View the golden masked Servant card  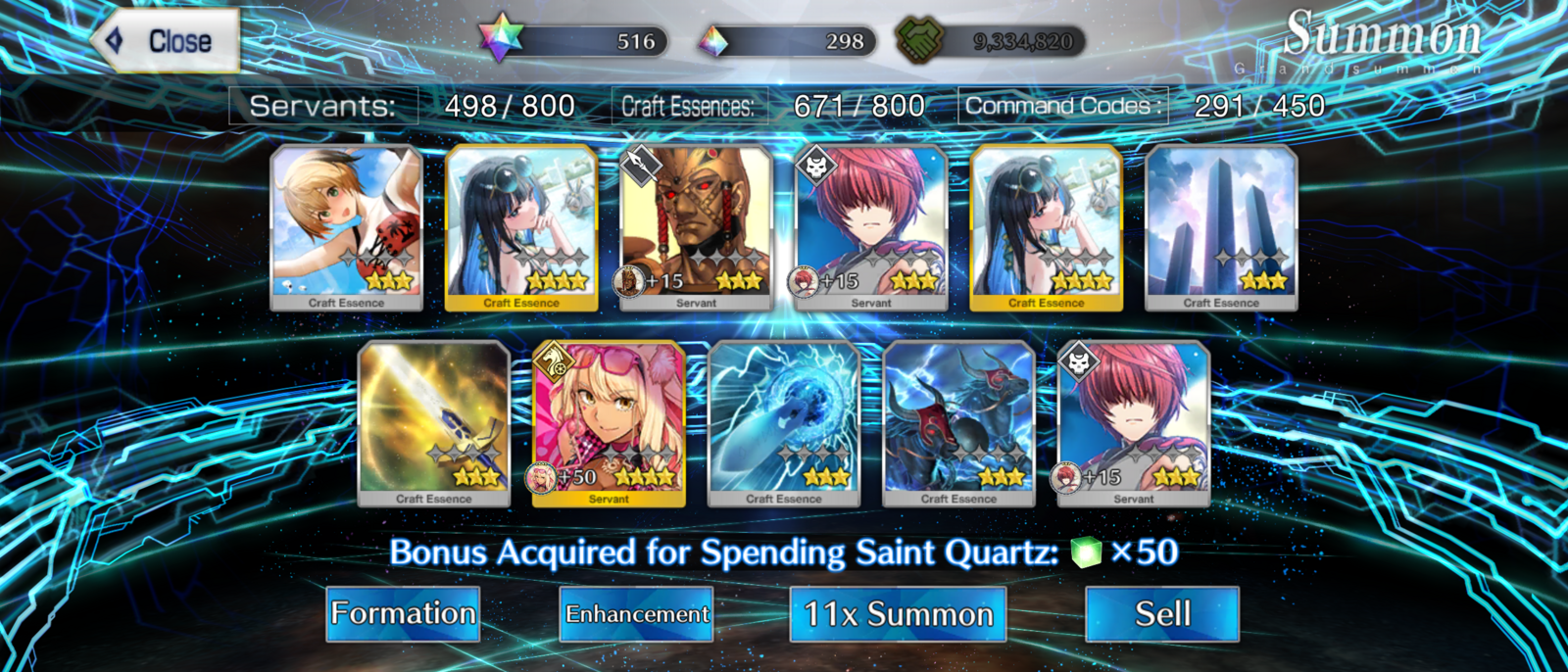(x=697, y=227)
